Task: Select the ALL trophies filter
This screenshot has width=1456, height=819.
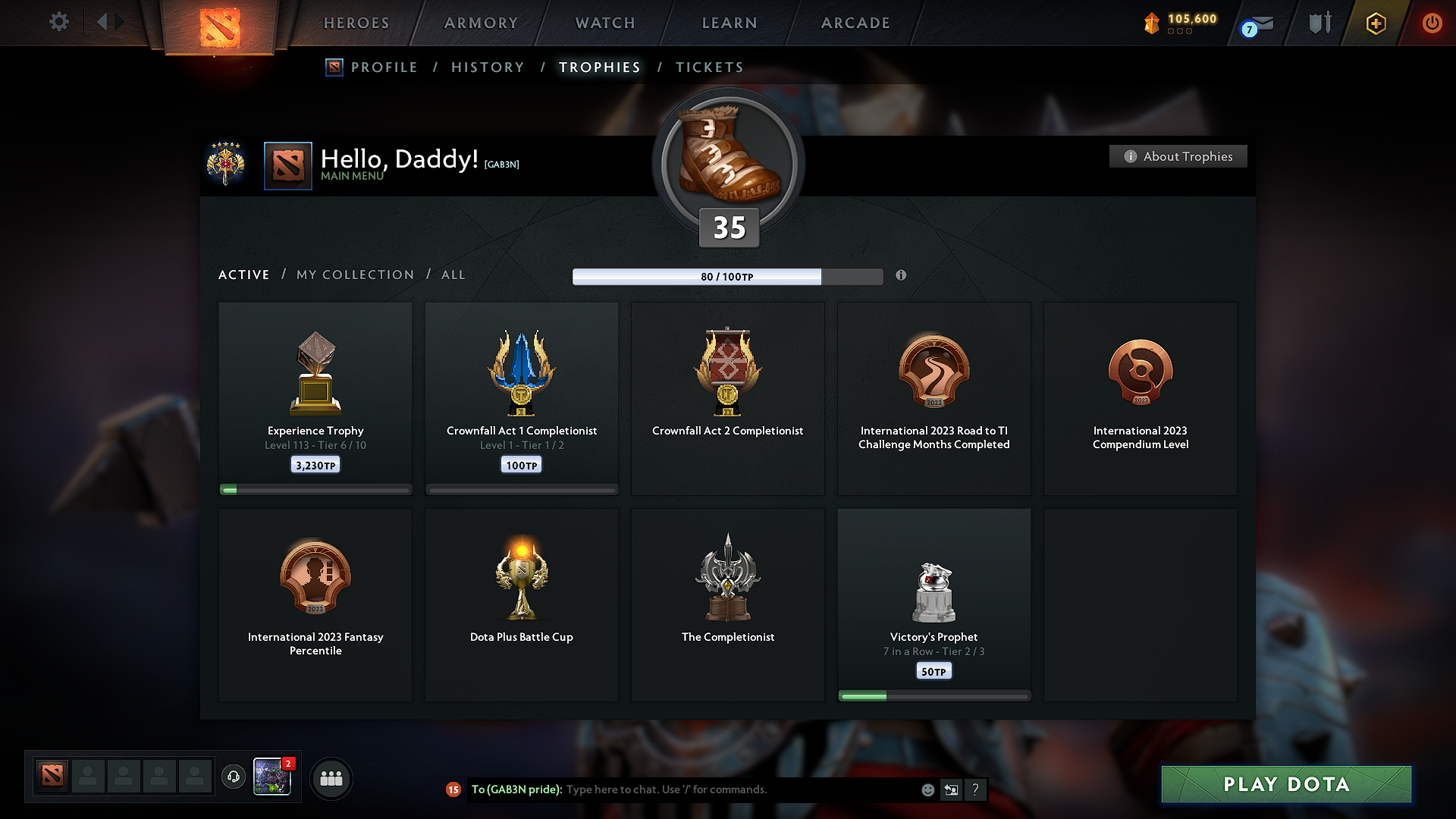Action: [x=453, y=275]
